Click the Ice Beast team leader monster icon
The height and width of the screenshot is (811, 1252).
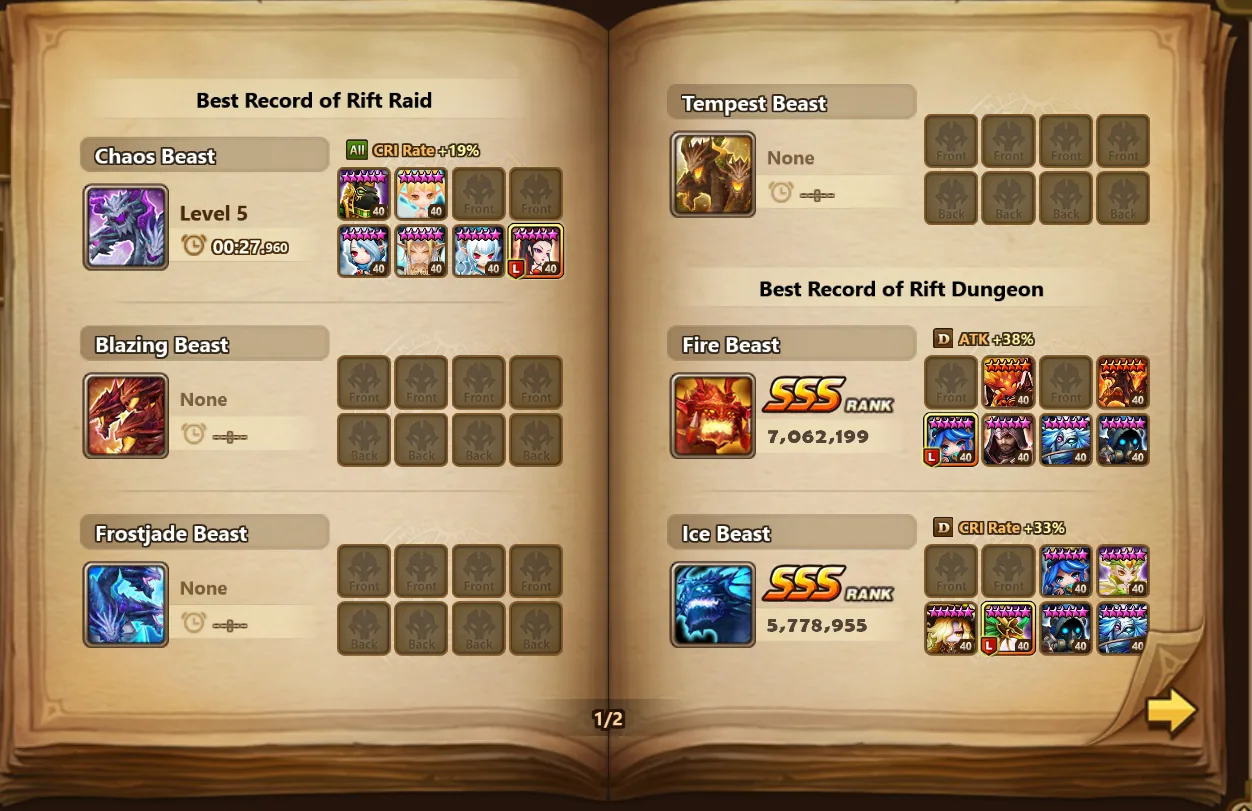pyautogui.click(x=1008, y=629)
